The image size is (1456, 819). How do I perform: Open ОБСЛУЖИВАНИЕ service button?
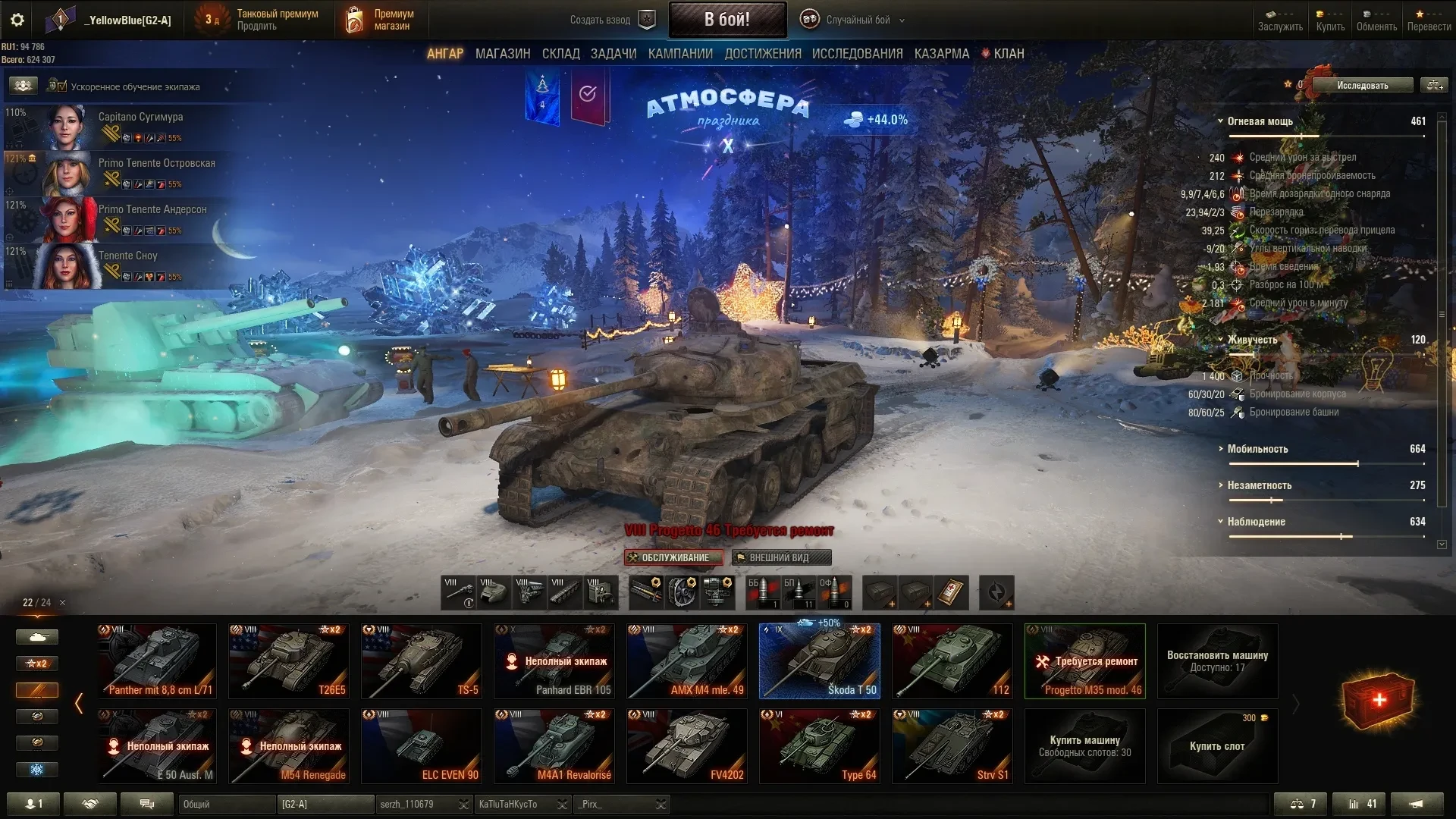(673, 557)
